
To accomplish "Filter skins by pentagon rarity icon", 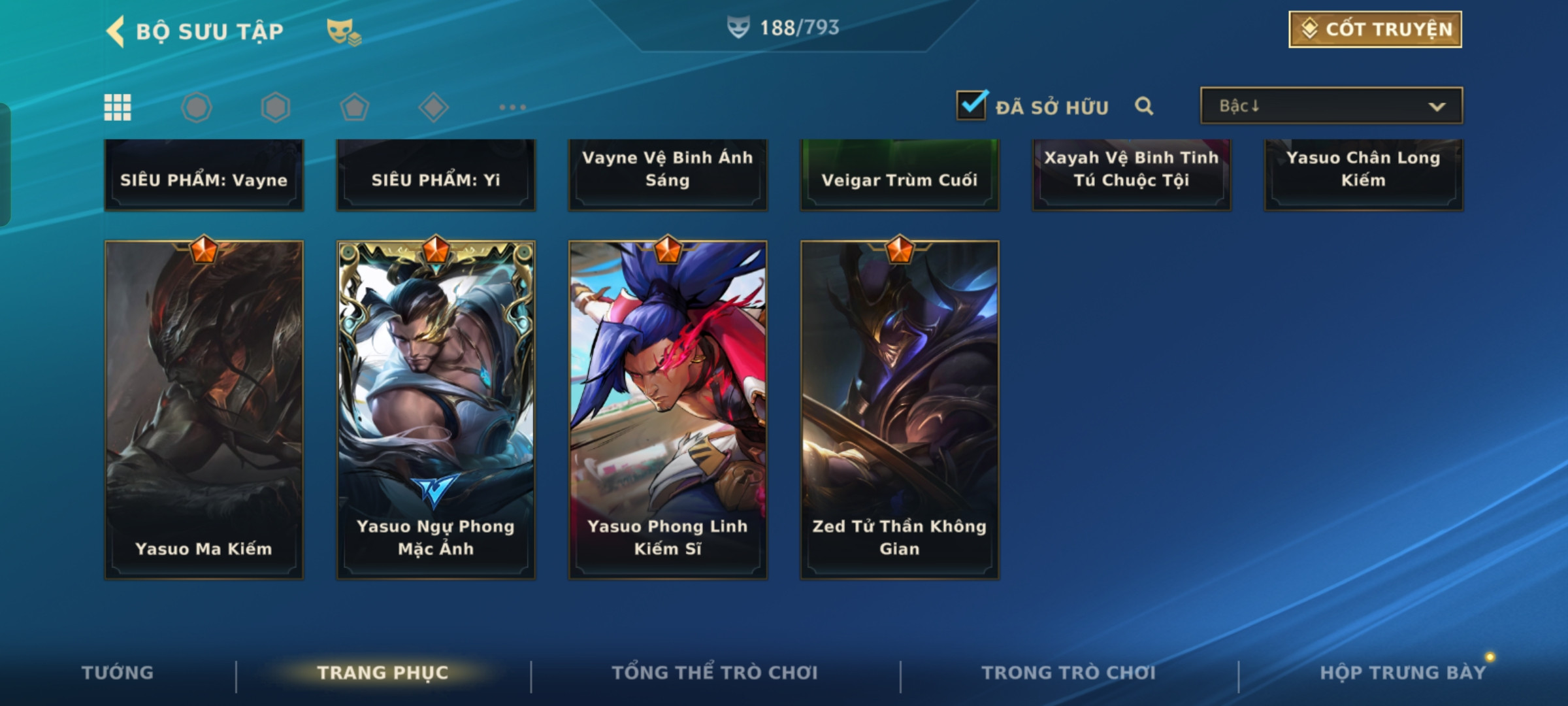I will (x=354, y=107).
